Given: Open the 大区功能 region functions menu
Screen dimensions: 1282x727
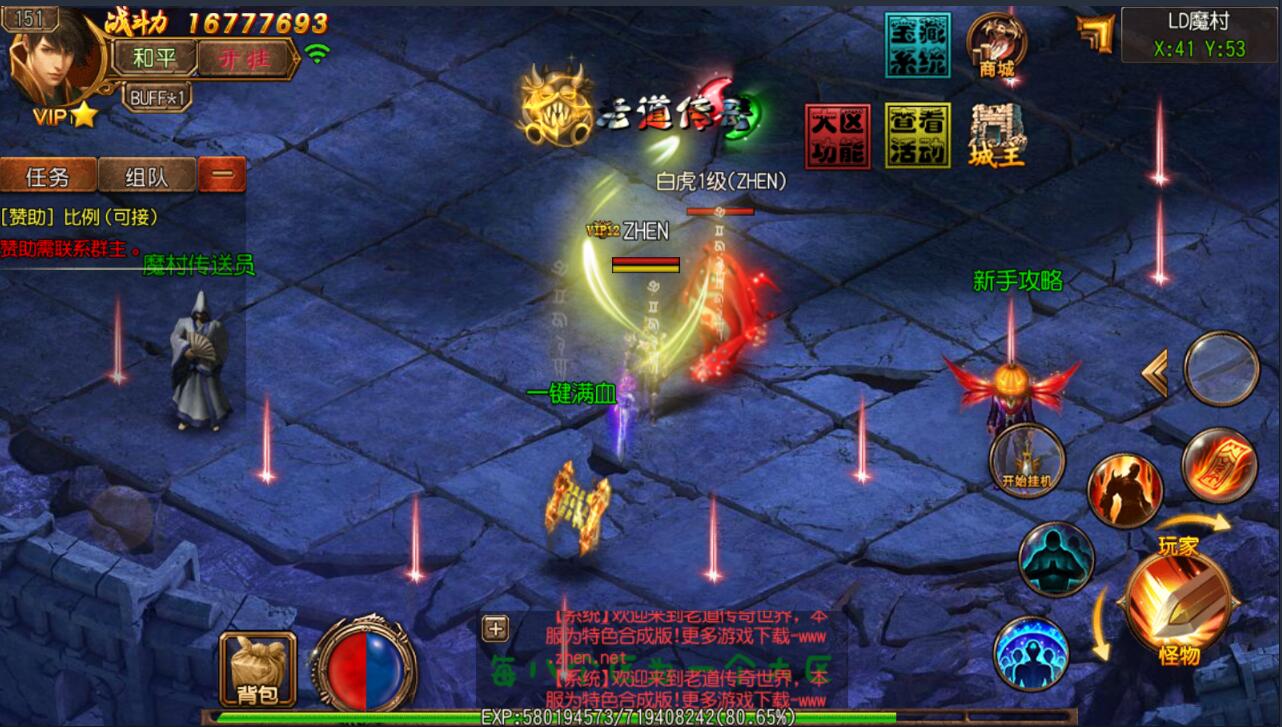Looking at the screenshot, I should point(837,135).
